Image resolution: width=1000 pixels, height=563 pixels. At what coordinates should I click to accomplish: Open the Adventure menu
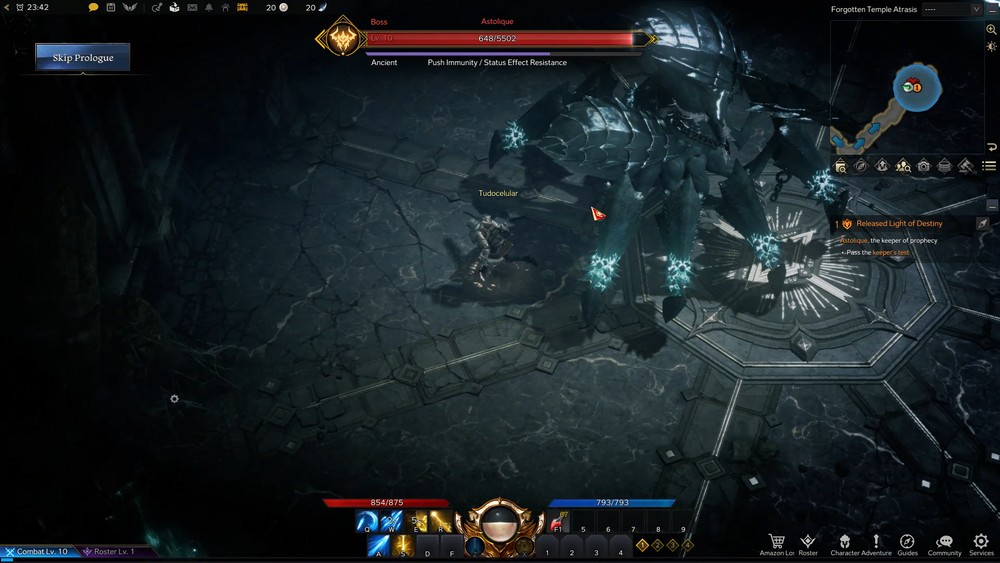[x=876, y=541]
